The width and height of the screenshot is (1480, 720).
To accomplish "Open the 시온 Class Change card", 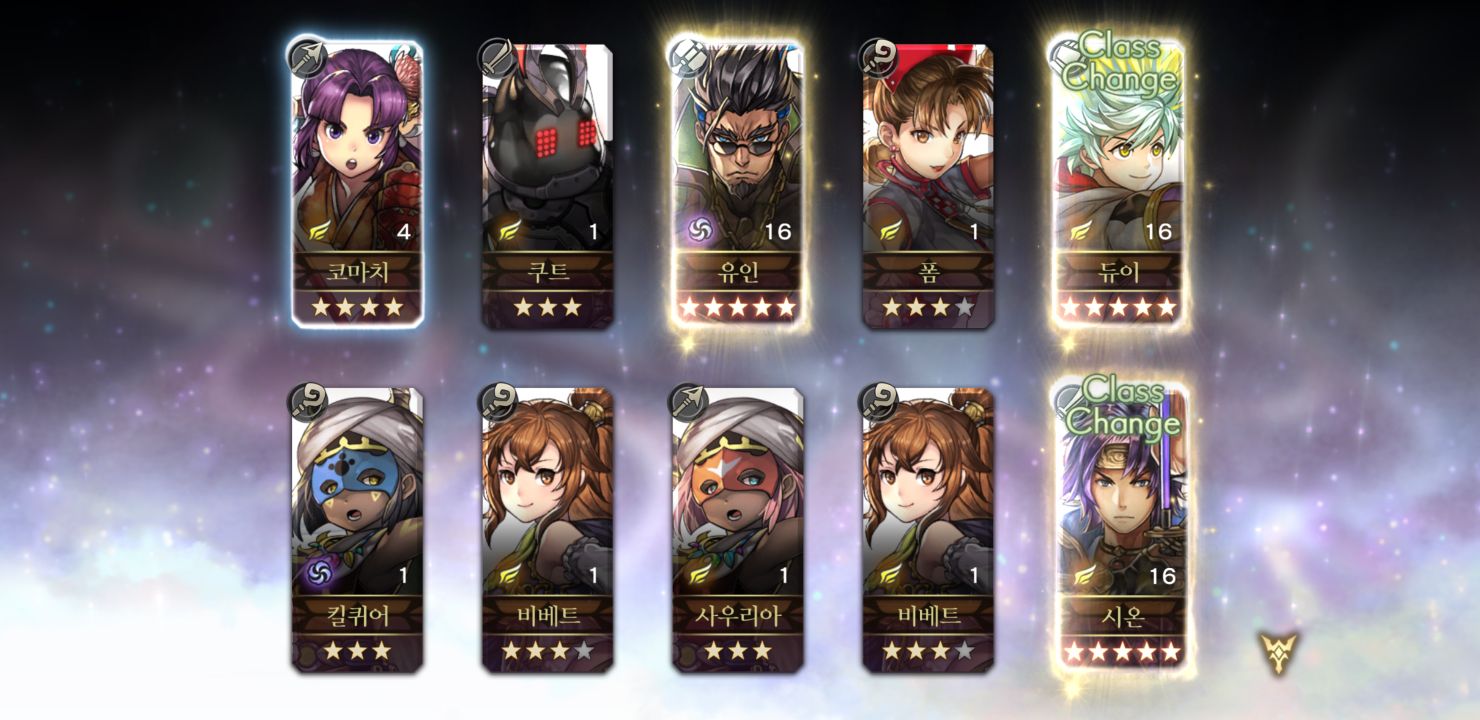I will (x=1122, y=528).
